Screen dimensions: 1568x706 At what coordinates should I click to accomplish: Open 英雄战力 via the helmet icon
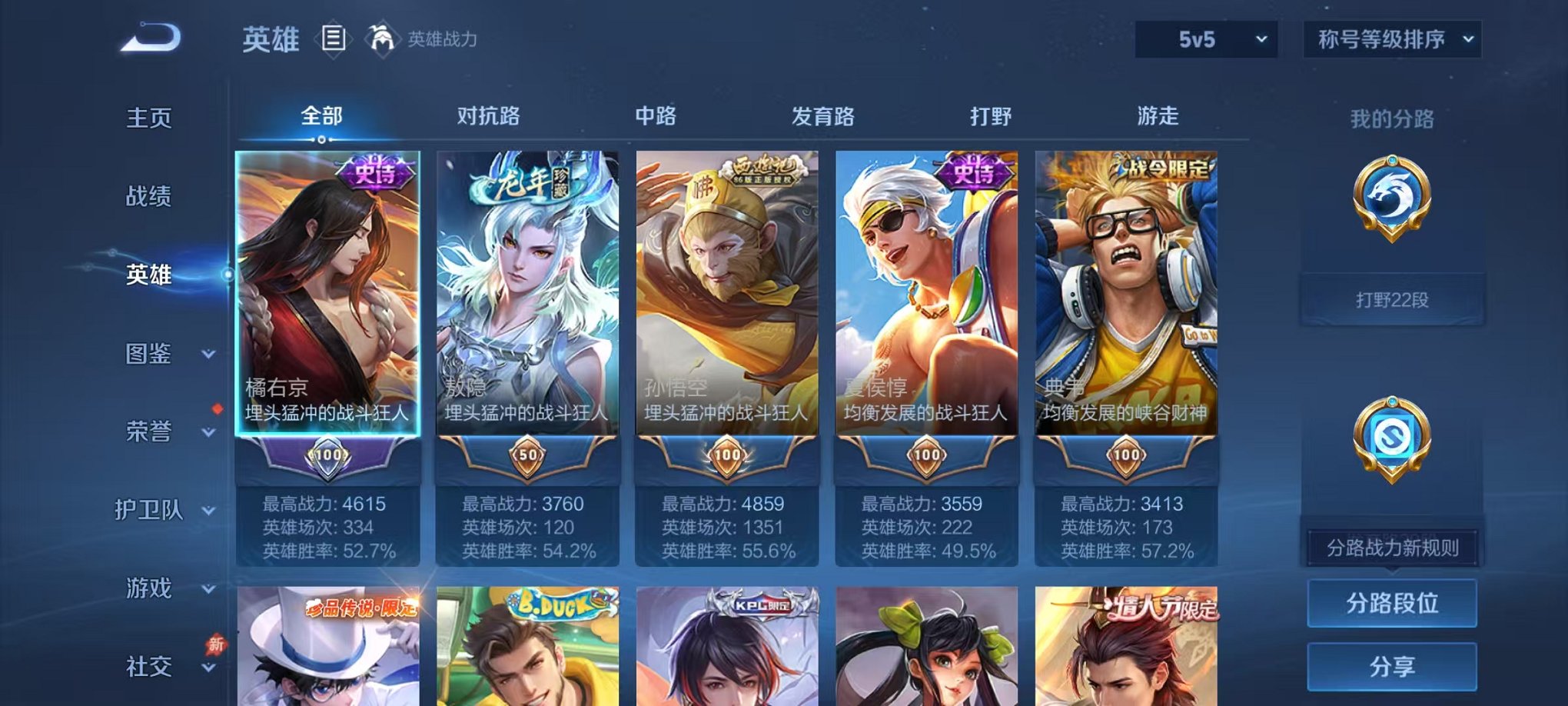pyautogui.click(x=384, y=38)
